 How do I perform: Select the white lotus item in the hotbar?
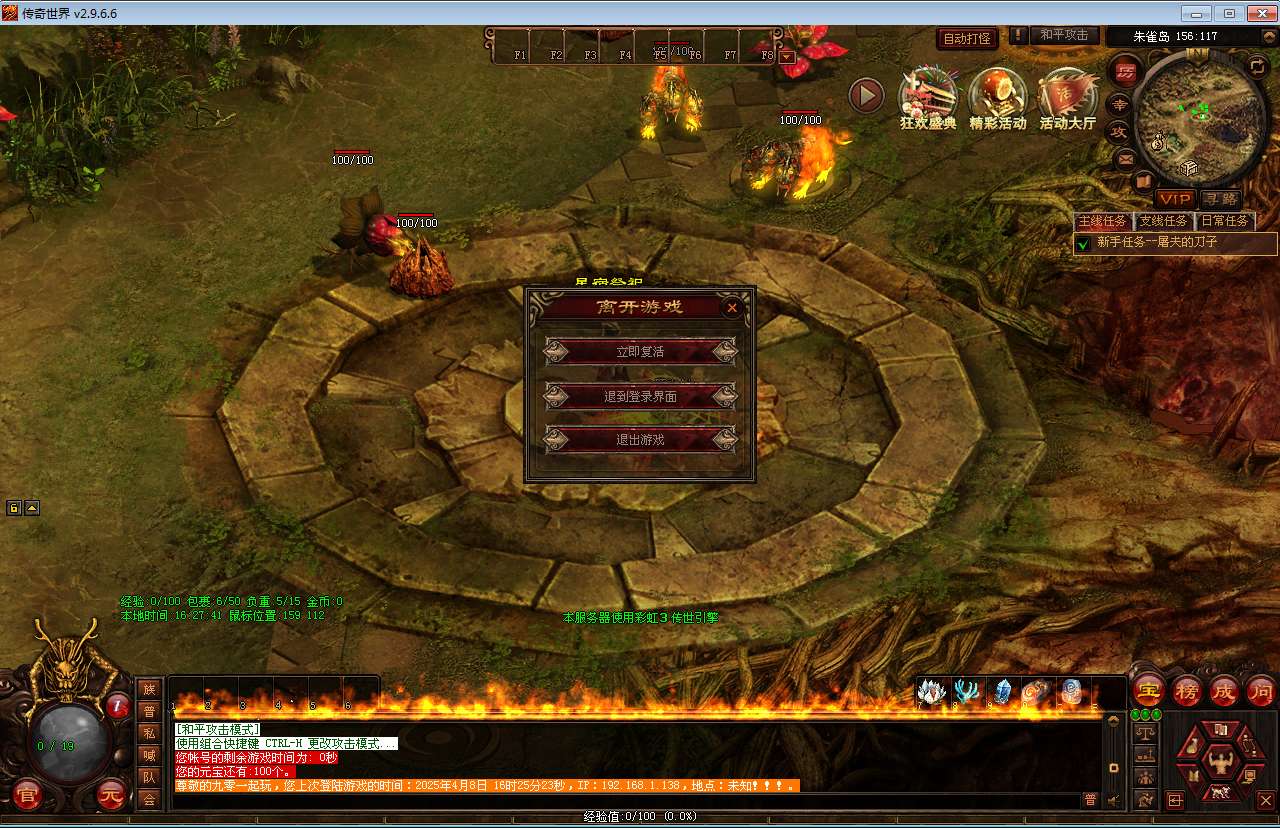932,691
